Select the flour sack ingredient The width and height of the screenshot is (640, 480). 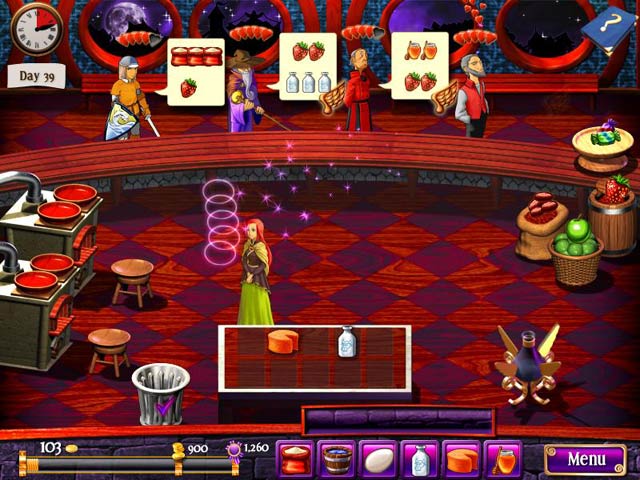click(x=296, y=459)
